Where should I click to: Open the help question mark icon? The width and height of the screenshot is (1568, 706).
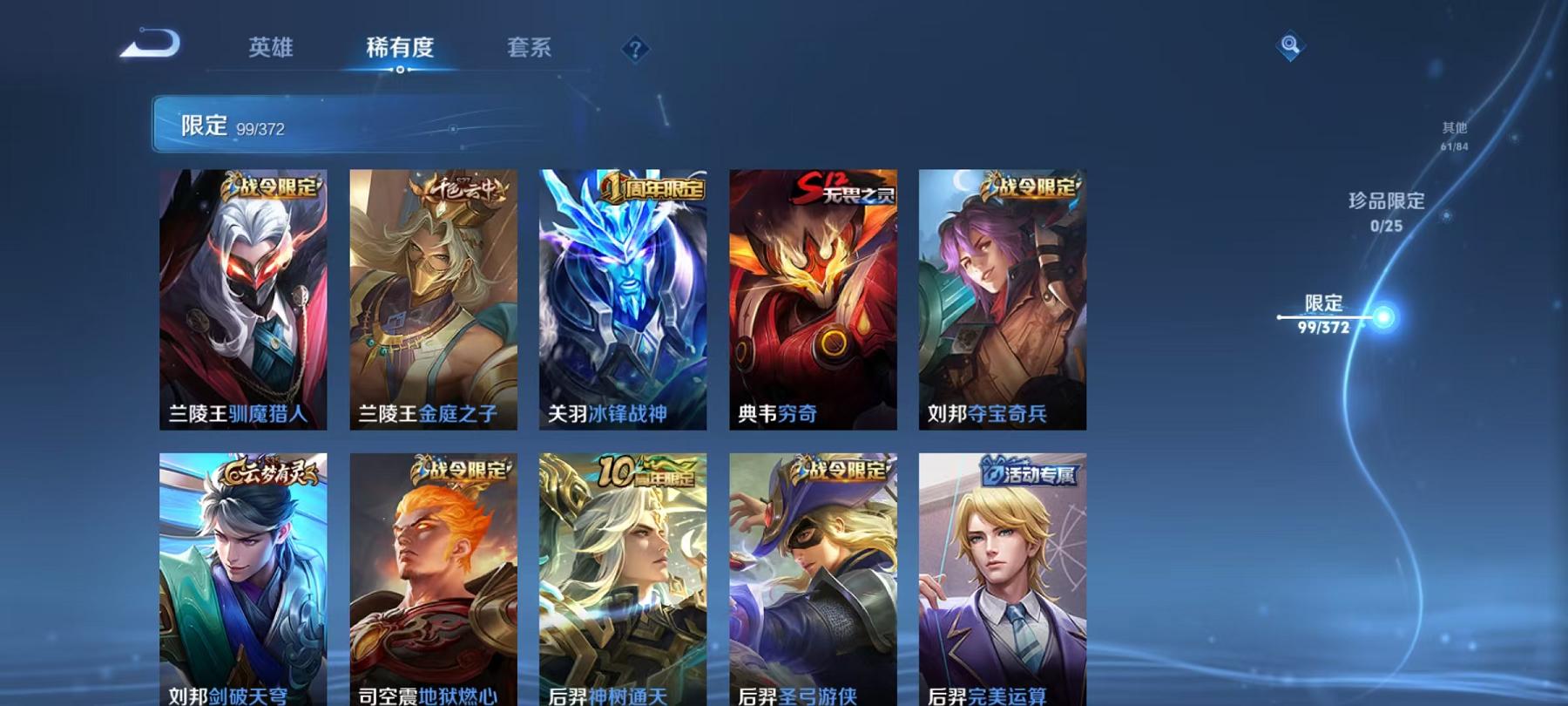click(x=639, y=51)
